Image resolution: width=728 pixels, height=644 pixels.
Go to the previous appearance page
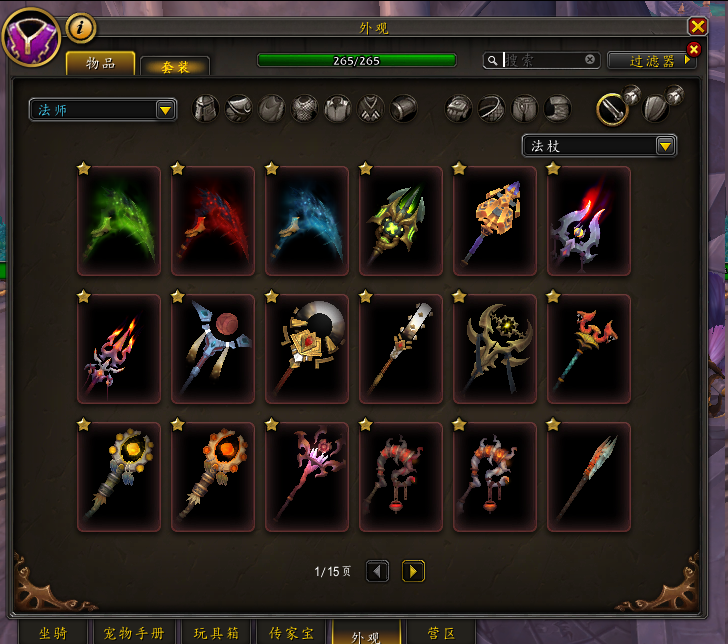point(377,571)
